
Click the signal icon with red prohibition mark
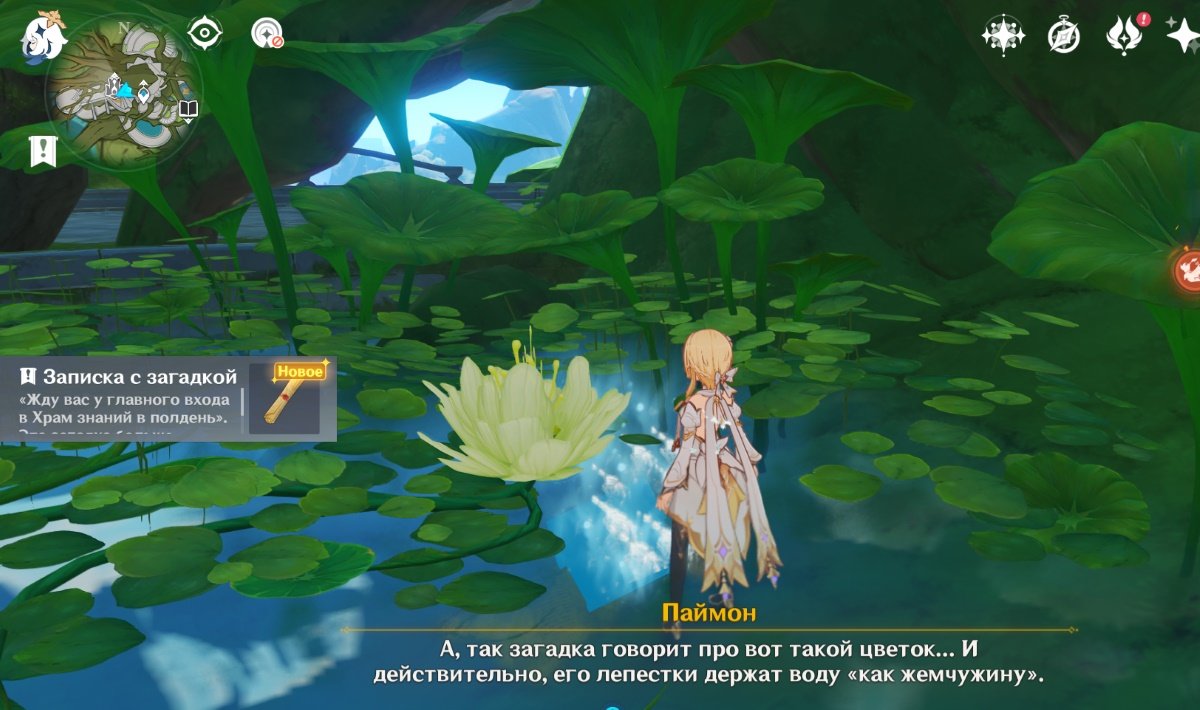[267, 33]
